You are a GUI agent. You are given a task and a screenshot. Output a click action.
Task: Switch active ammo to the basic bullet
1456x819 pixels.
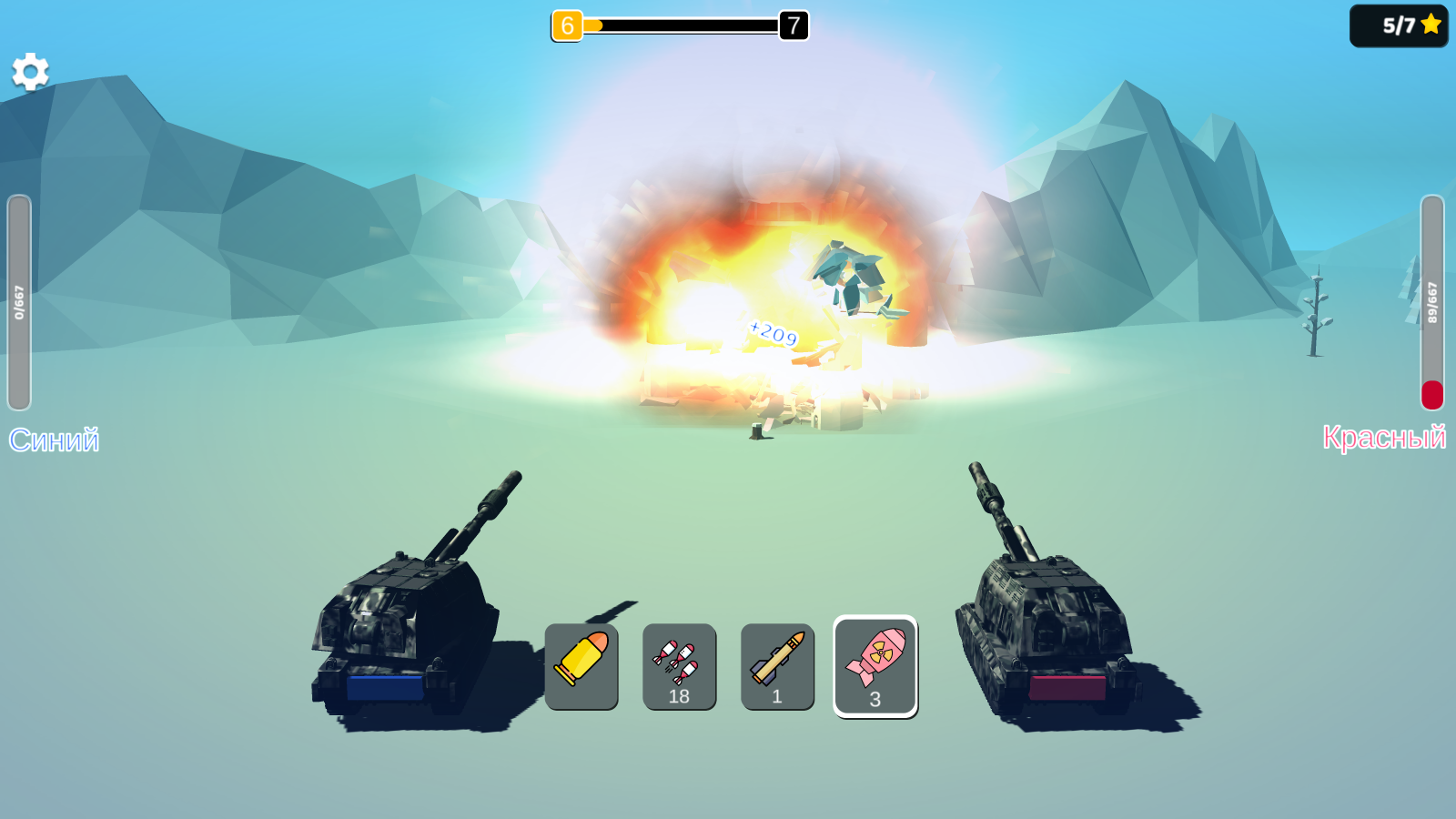pyautogui.click(x=581, y=667)
